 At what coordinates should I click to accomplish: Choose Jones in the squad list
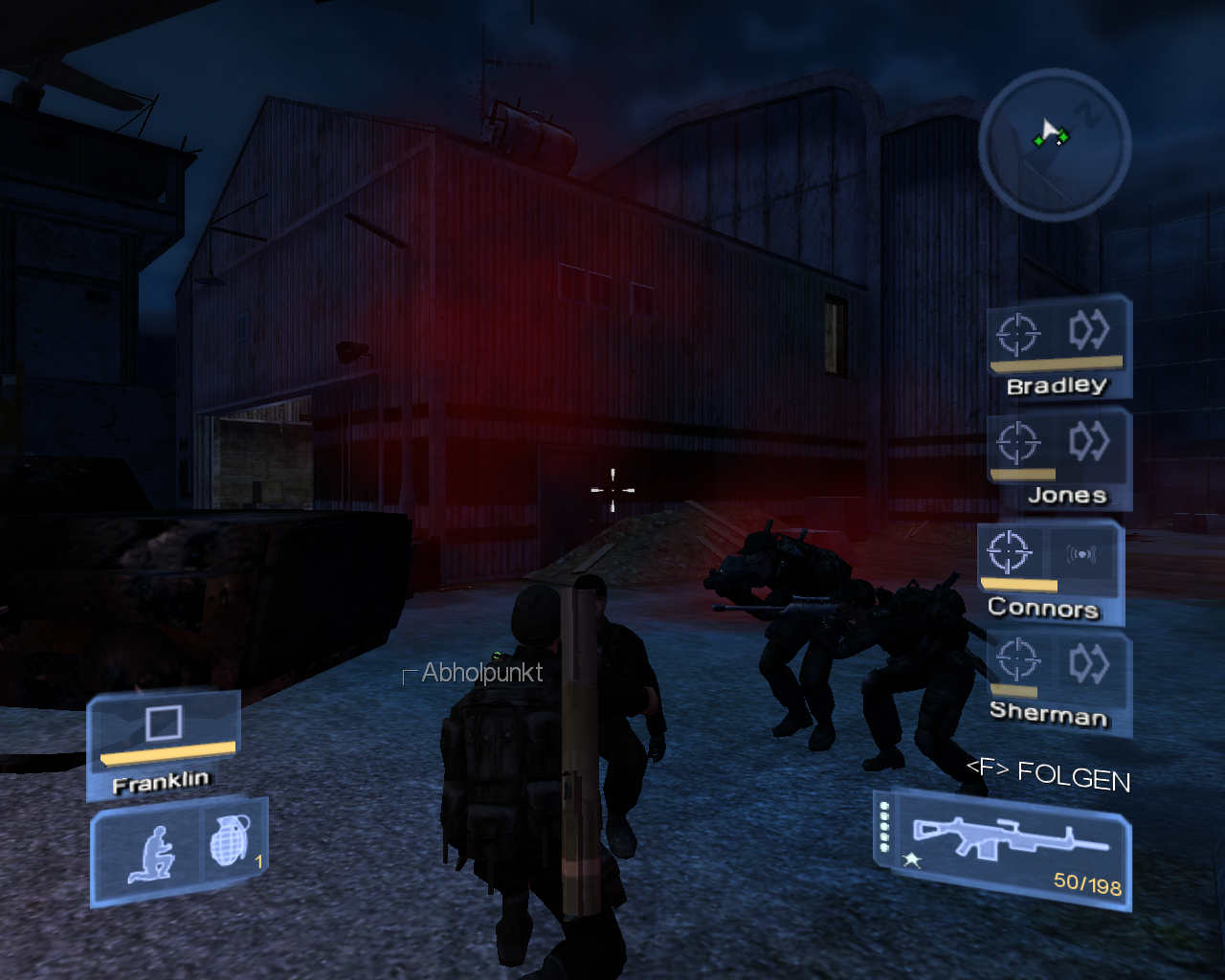[1058, 458]
